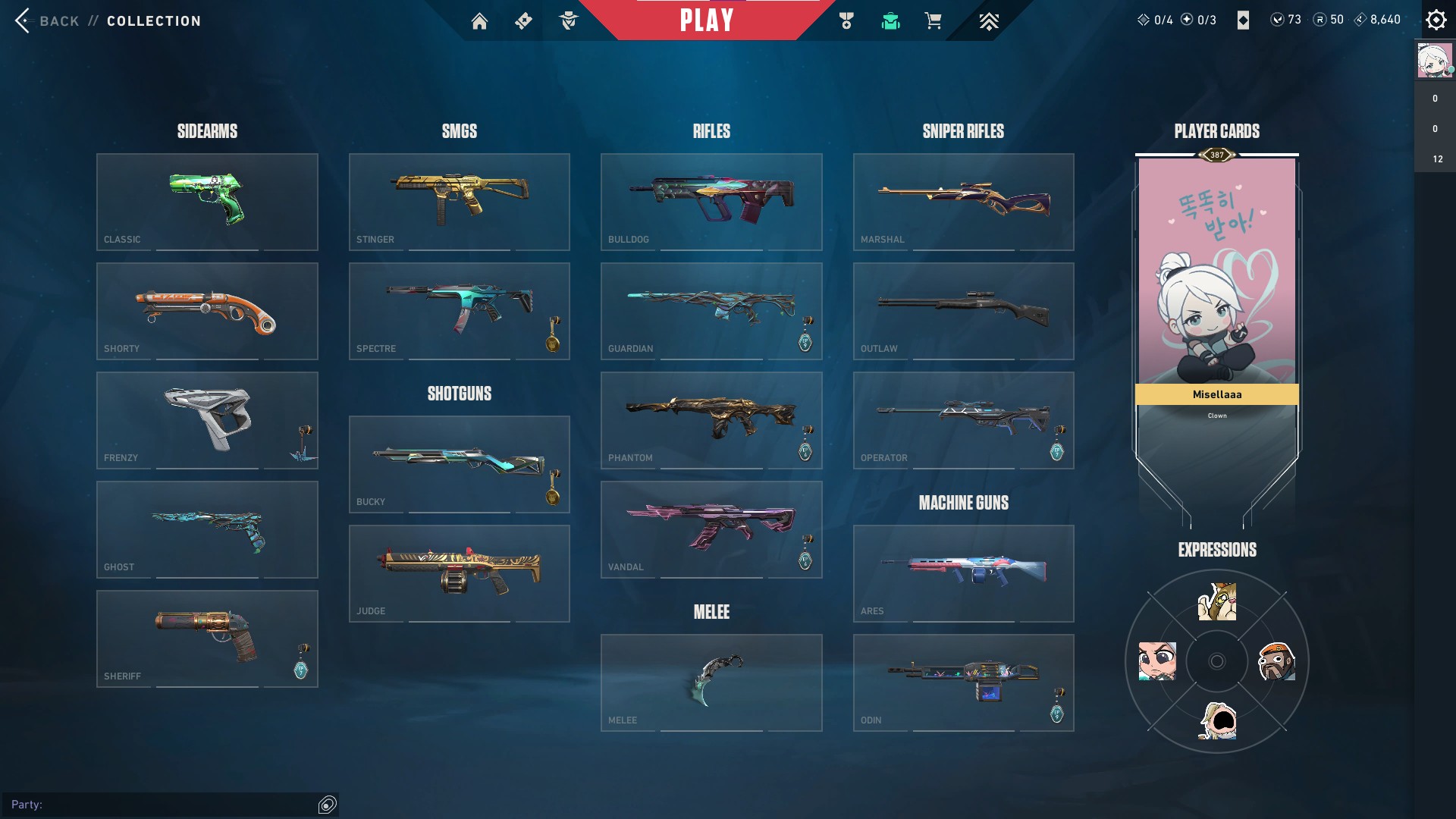1456x819 pixels.
Task: Open the store shopping cart
Action: click(933, 21)
